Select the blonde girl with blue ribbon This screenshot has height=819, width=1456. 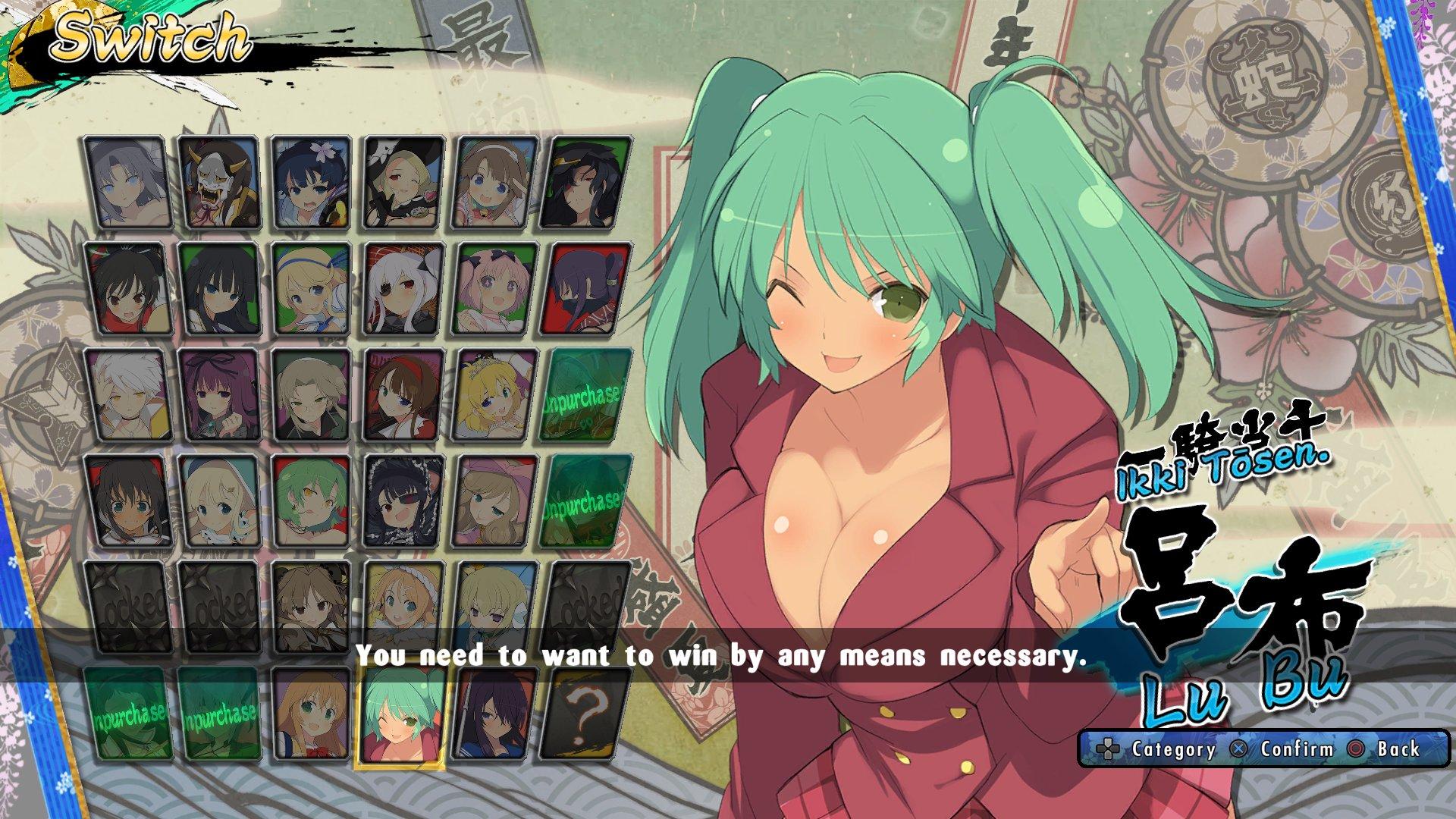coord(310,289)
